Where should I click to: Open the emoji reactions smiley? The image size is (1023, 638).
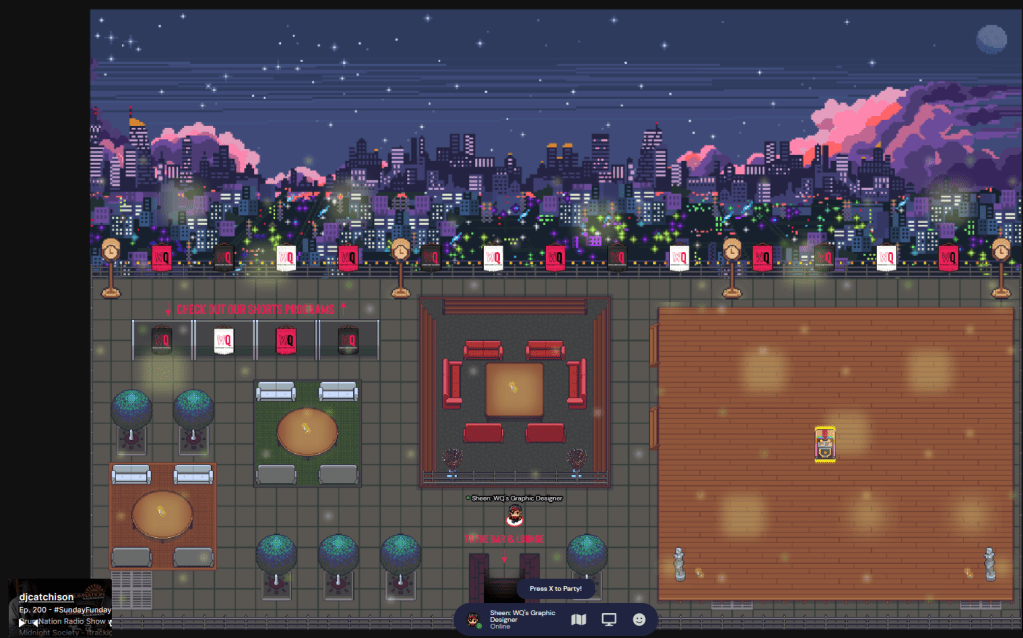point(639,620)
